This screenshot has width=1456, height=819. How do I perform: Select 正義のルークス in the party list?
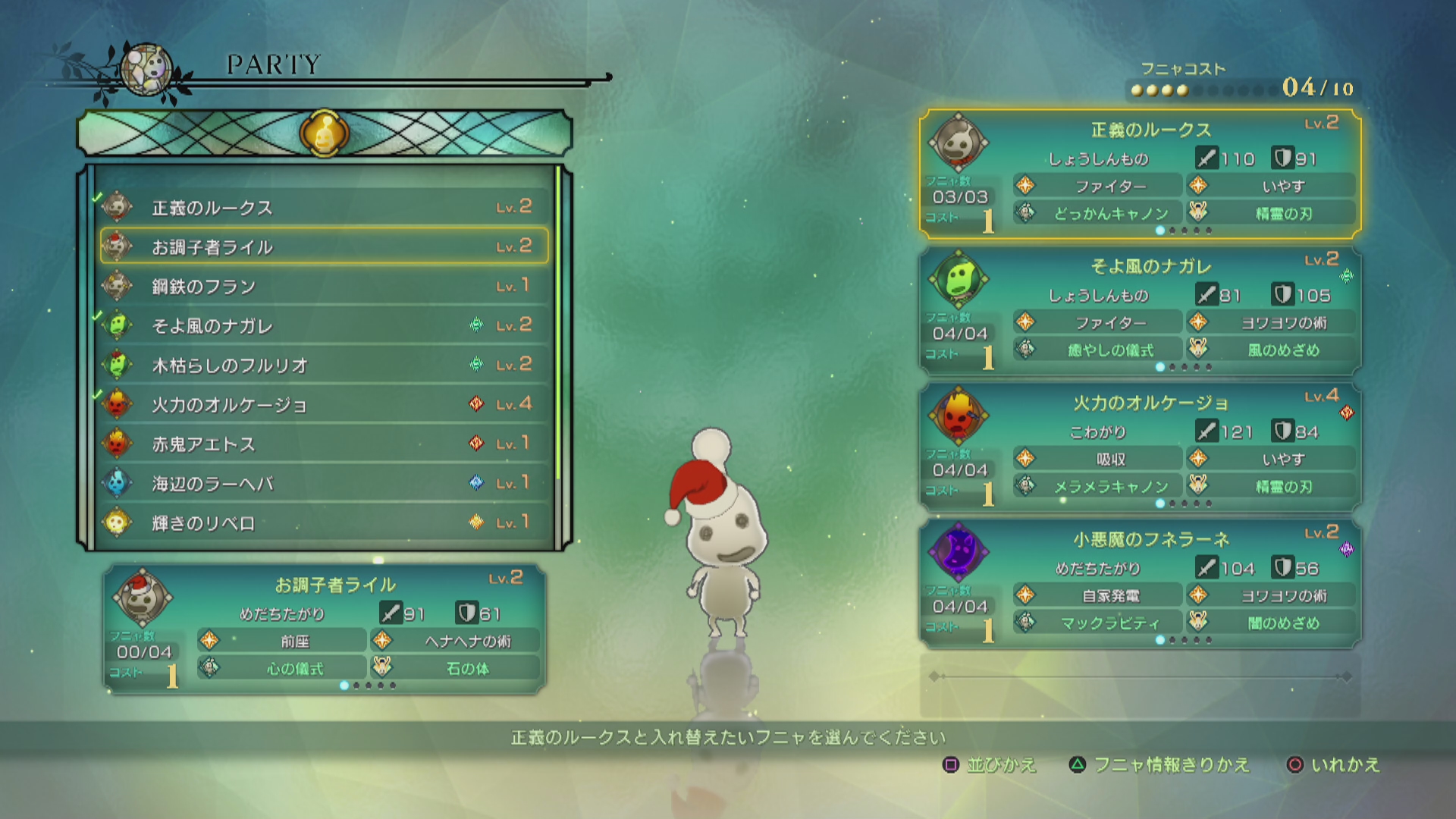[324, 207]
